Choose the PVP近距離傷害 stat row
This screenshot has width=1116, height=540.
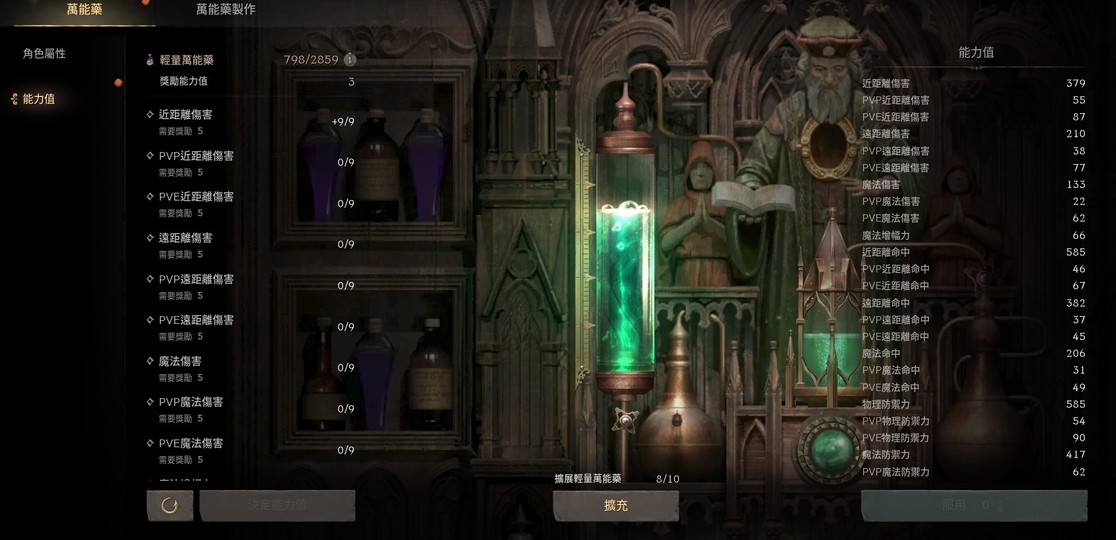[250, 163]
